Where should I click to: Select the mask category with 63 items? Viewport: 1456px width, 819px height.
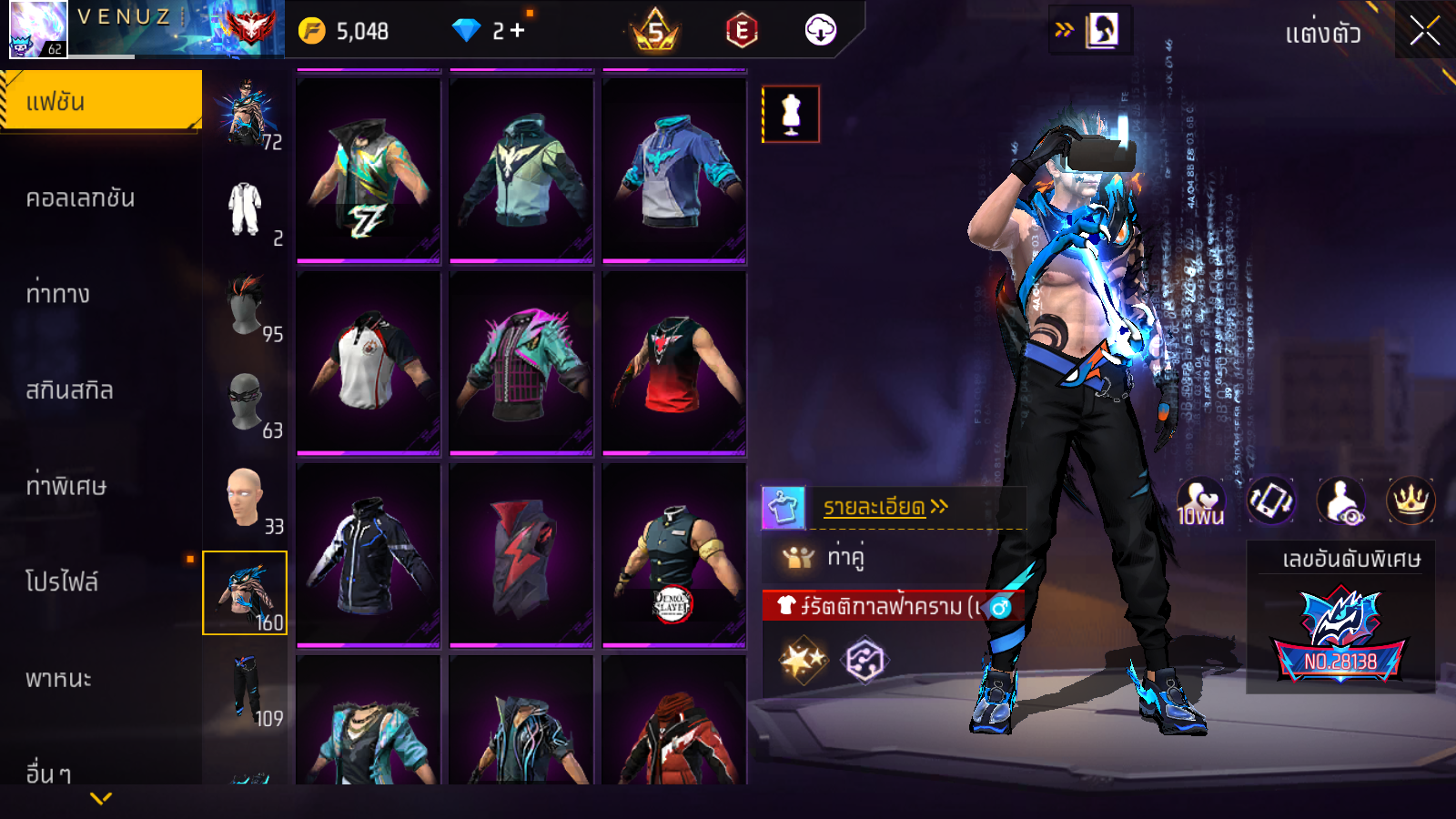[x=246, y=402]
